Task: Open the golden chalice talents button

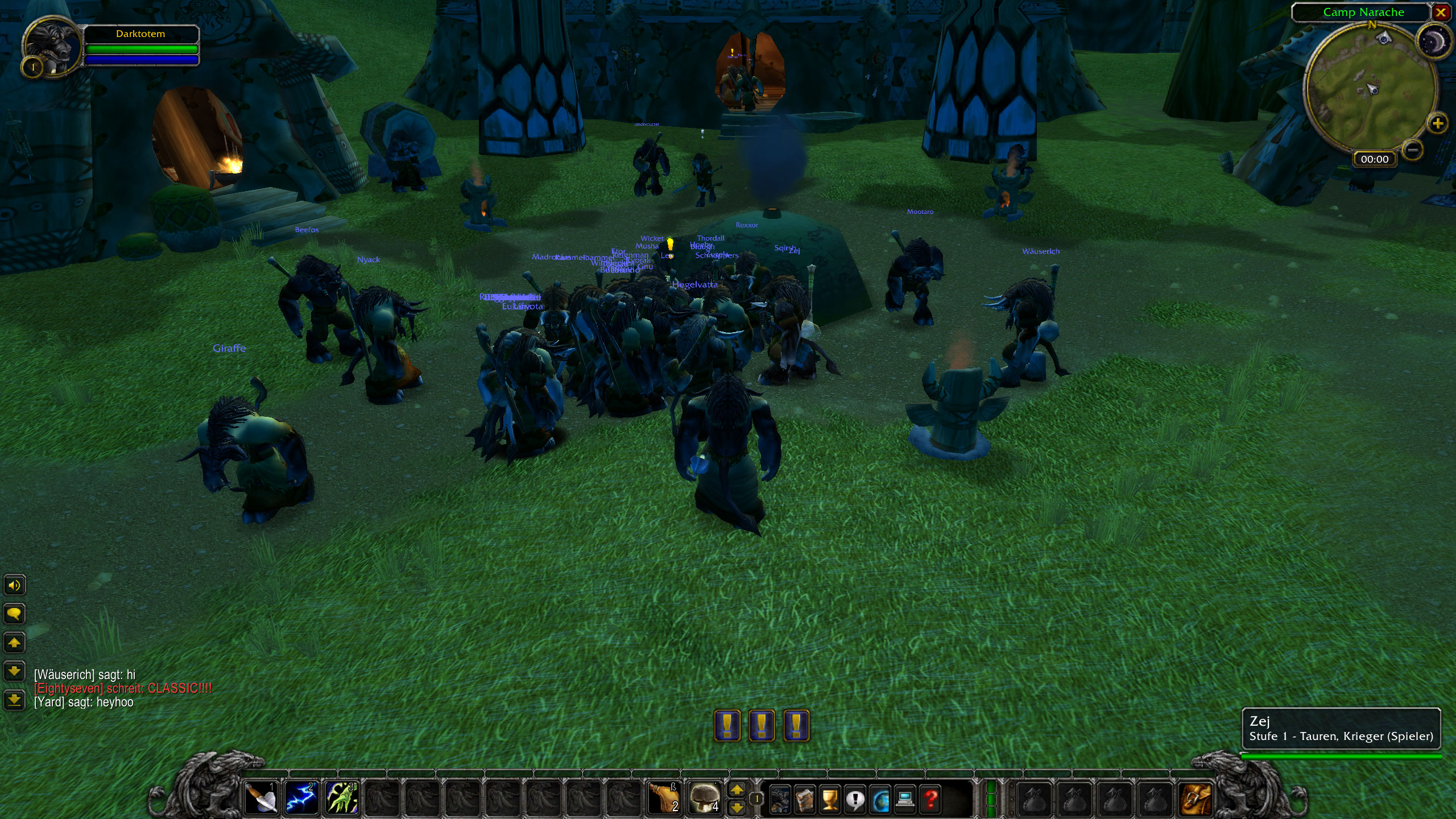Action: 830,799
